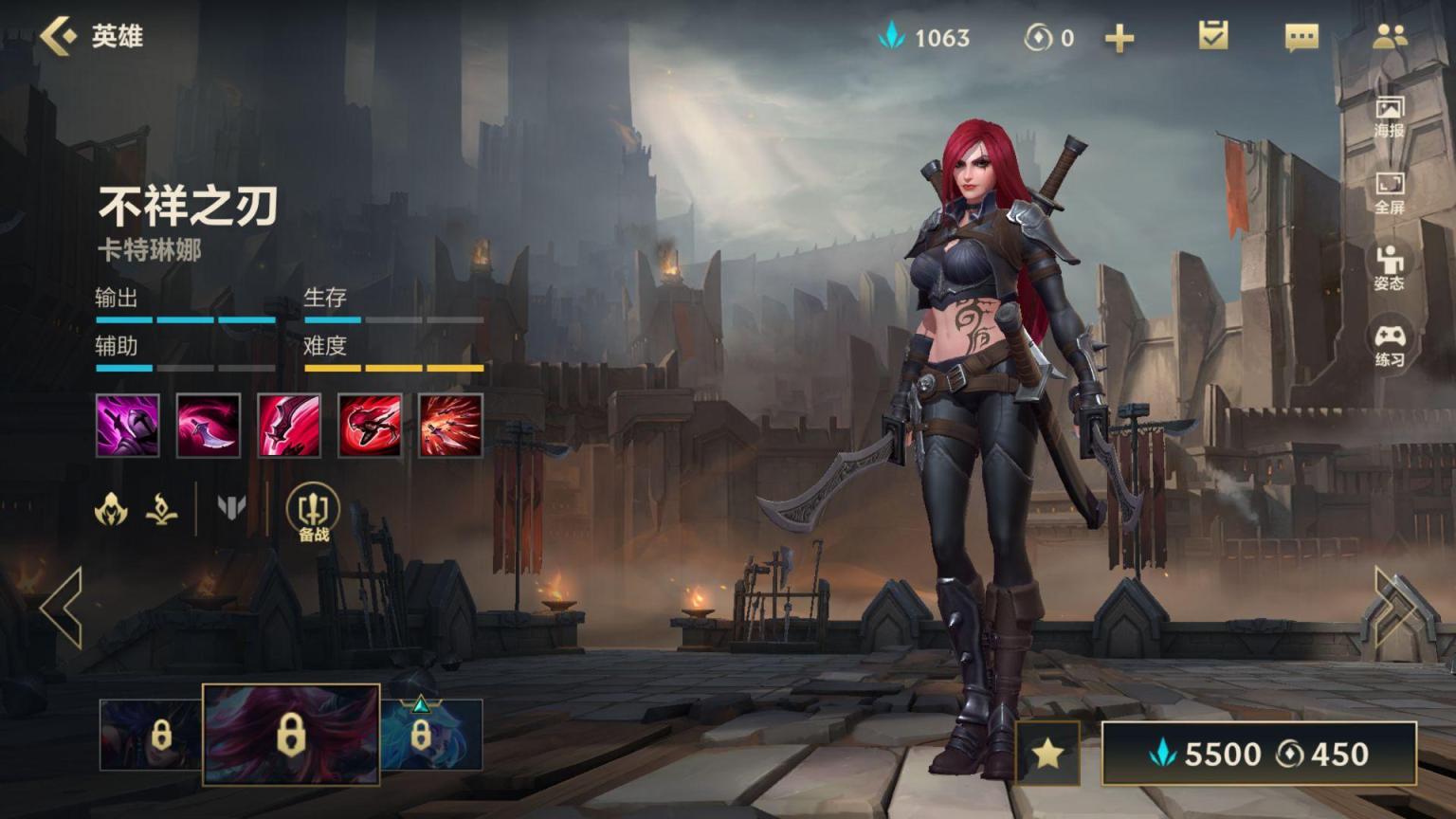Open the friends list icon
The image size is (1456, 819).
1389,37
